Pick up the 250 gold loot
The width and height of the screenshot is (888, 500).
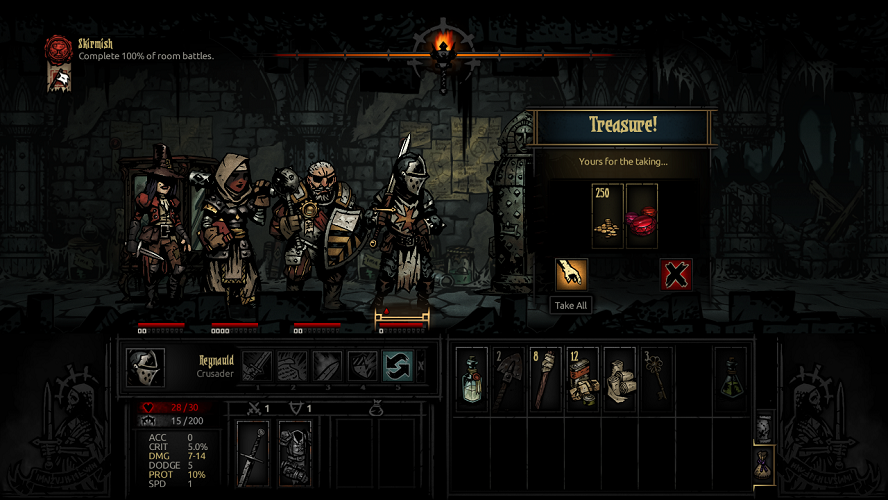pos(607,215)
